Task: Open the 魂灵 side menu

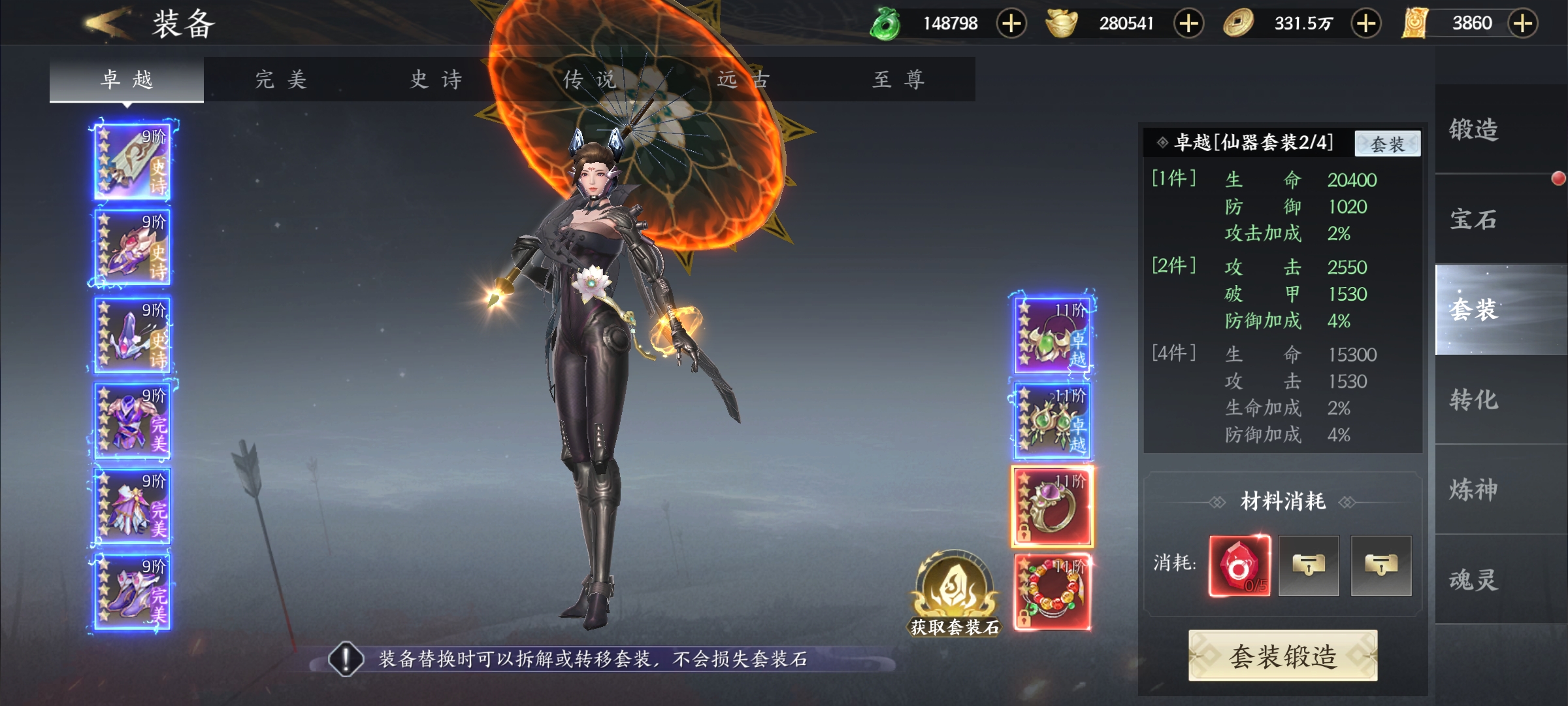Action: click(1474, 579)
